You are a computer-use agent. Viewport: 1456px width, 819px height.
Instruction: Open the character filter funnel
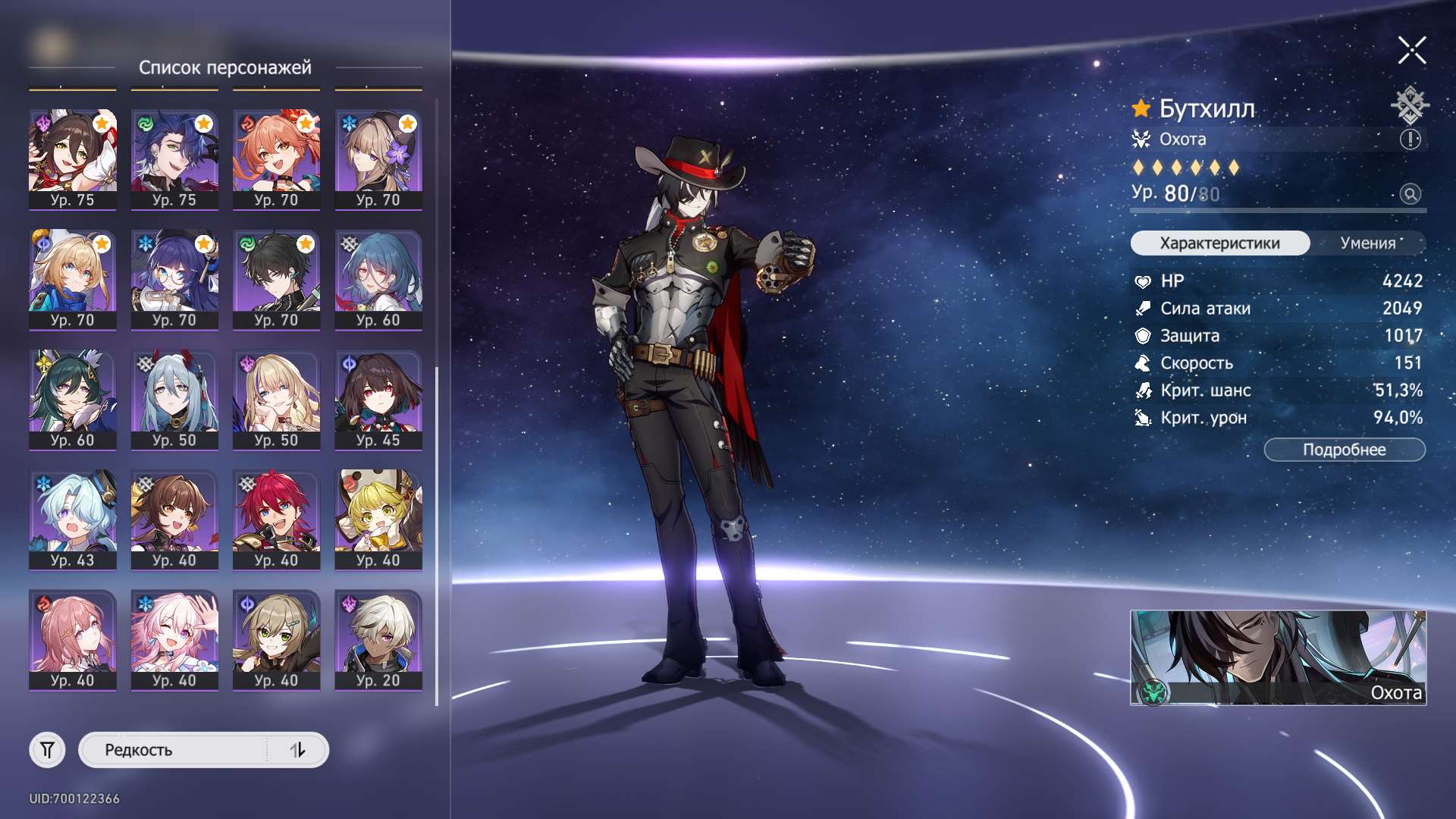[x=47, y=750]
